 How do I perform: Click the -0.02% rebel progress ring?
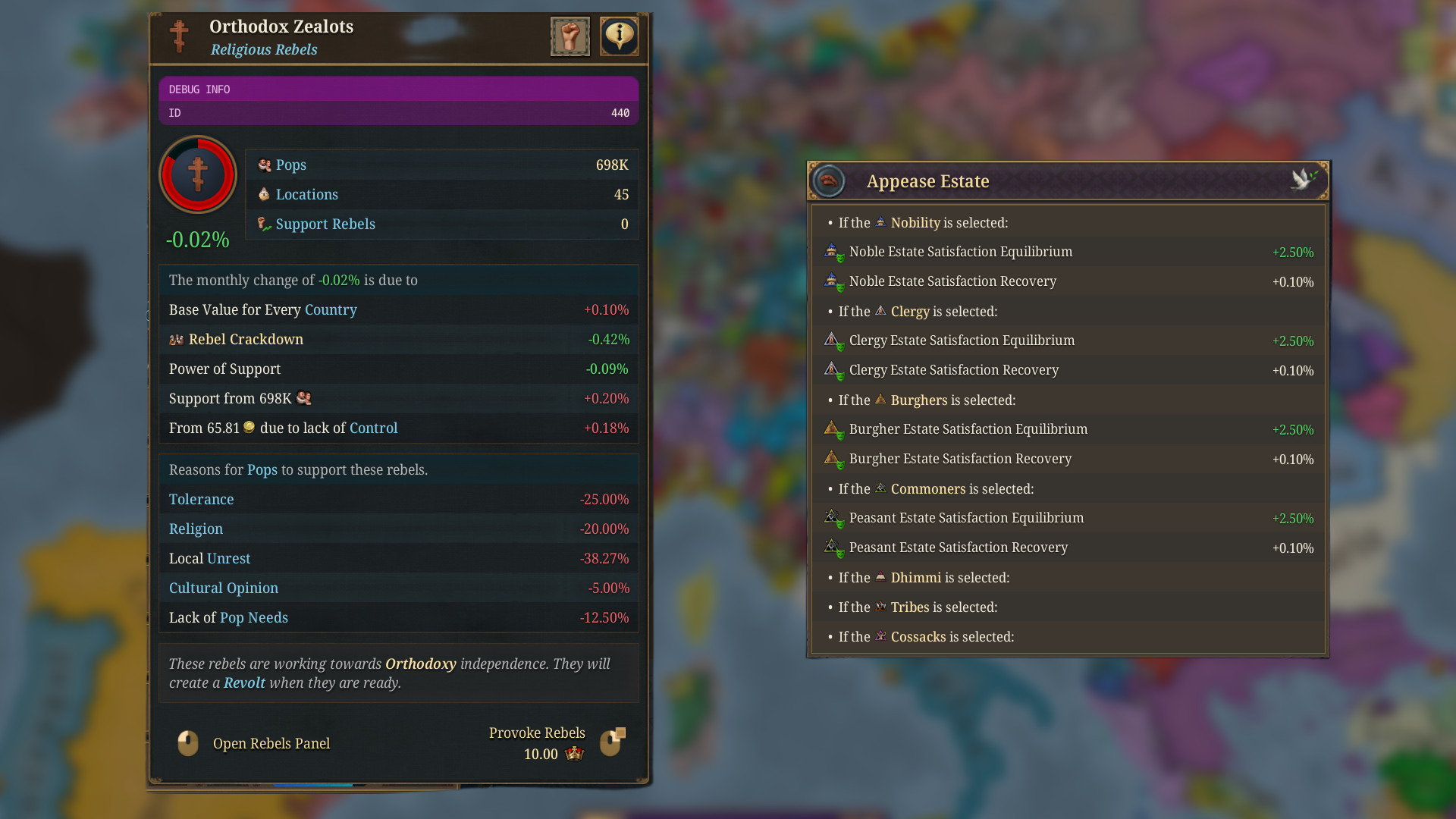pos(197,175)
